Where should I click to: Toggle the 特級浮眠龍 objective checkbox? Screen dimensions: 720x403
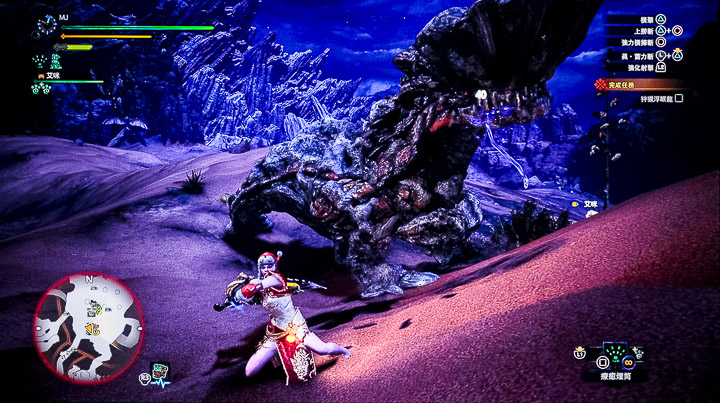(679, 98)
